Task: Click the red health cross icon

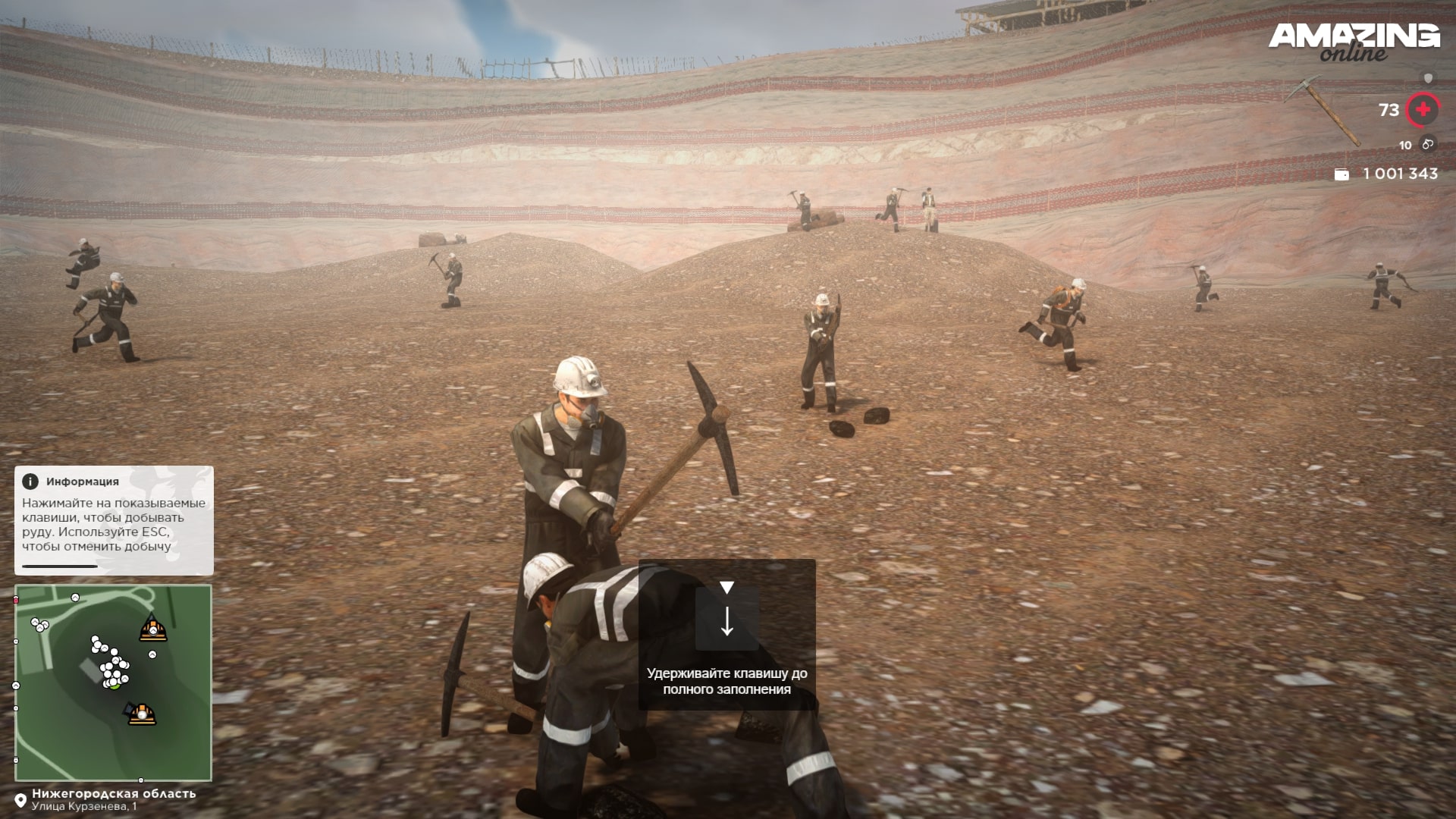Action: pyautogui.click(x=1423, y=110)
